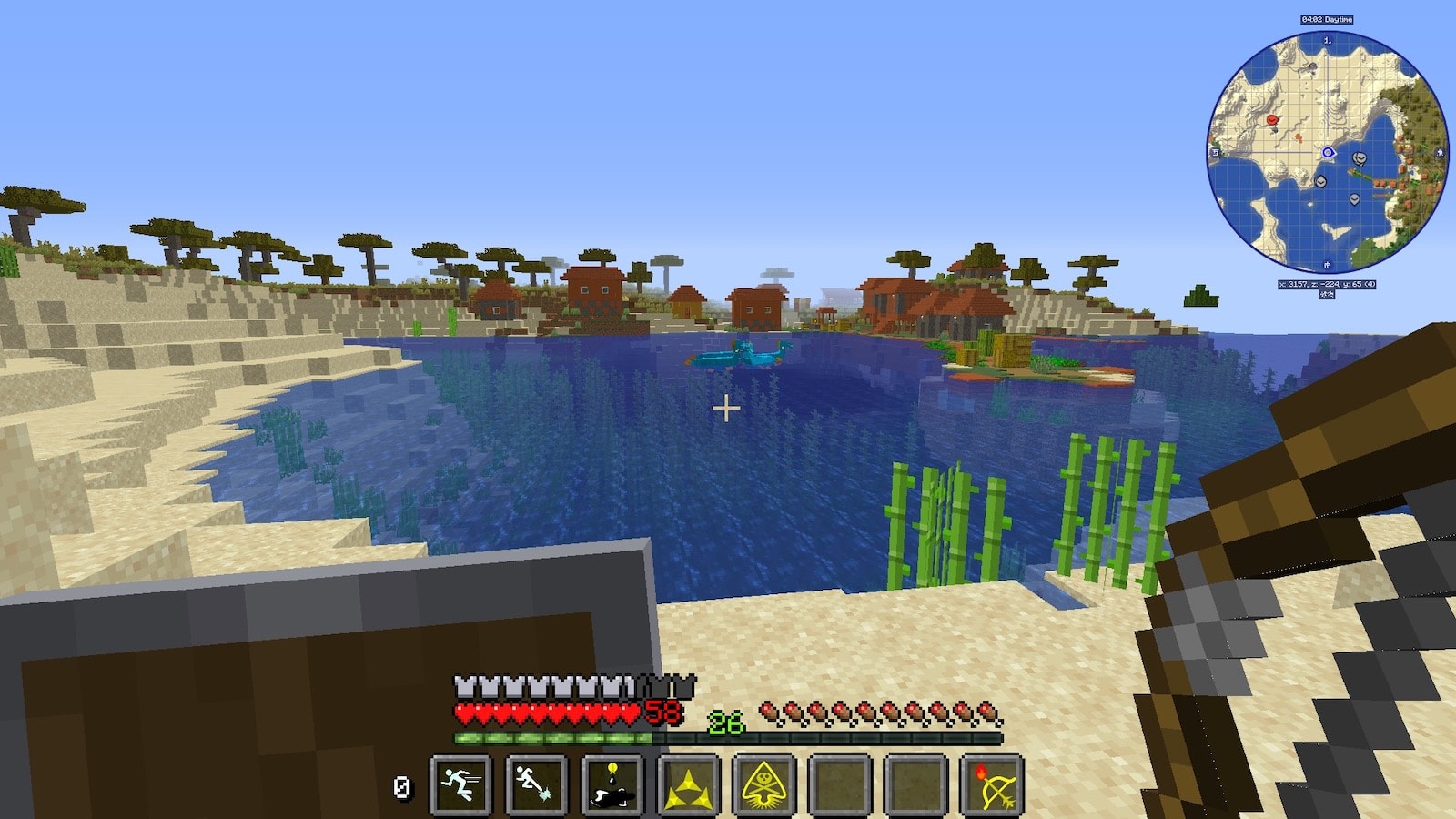Activate the skull mushroom poison ability
This screenshot has width=1456, height=819.
pyautogui.click(x=764, y=784)
